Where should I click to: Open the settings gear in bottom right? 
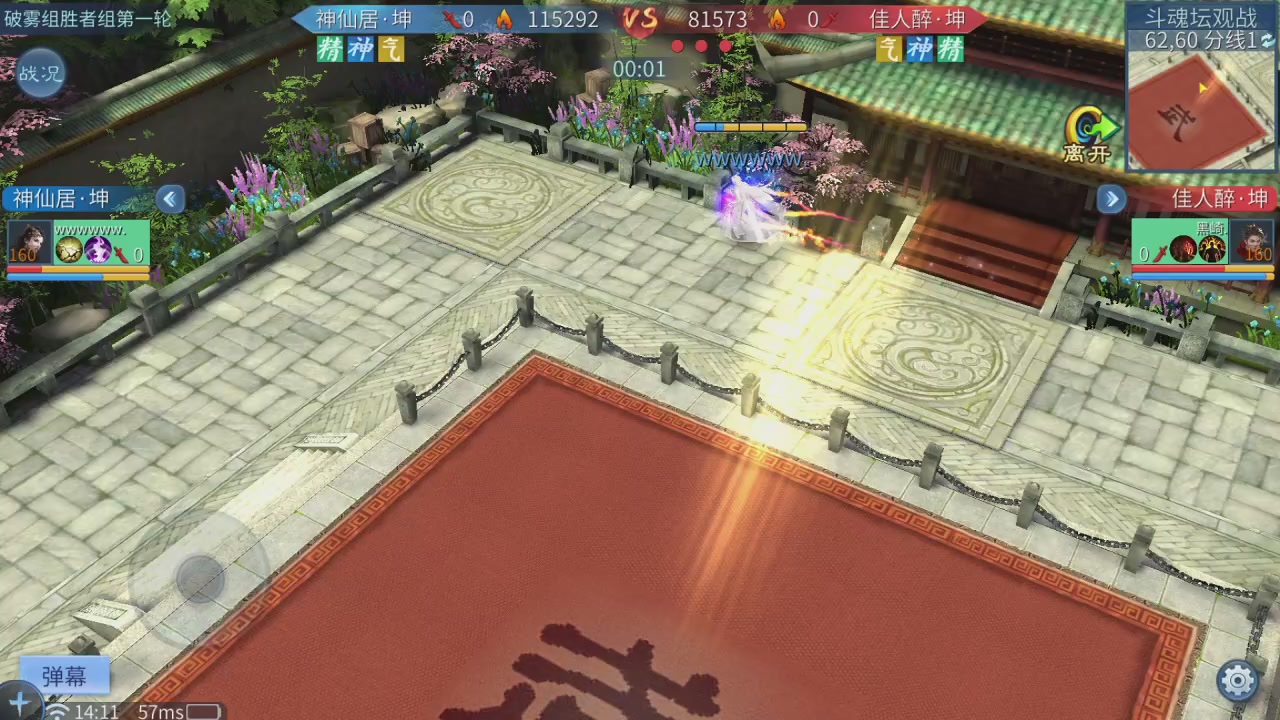(x=1239, y=677)
